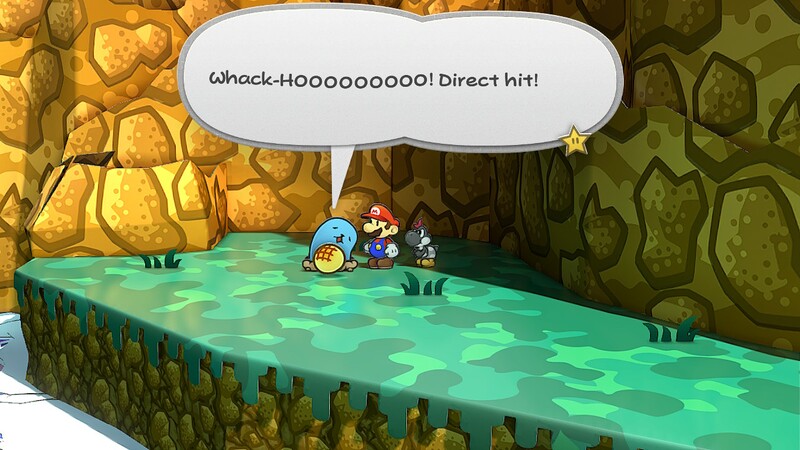Click the star continue icon on the speech bubble

coord(576,142)
